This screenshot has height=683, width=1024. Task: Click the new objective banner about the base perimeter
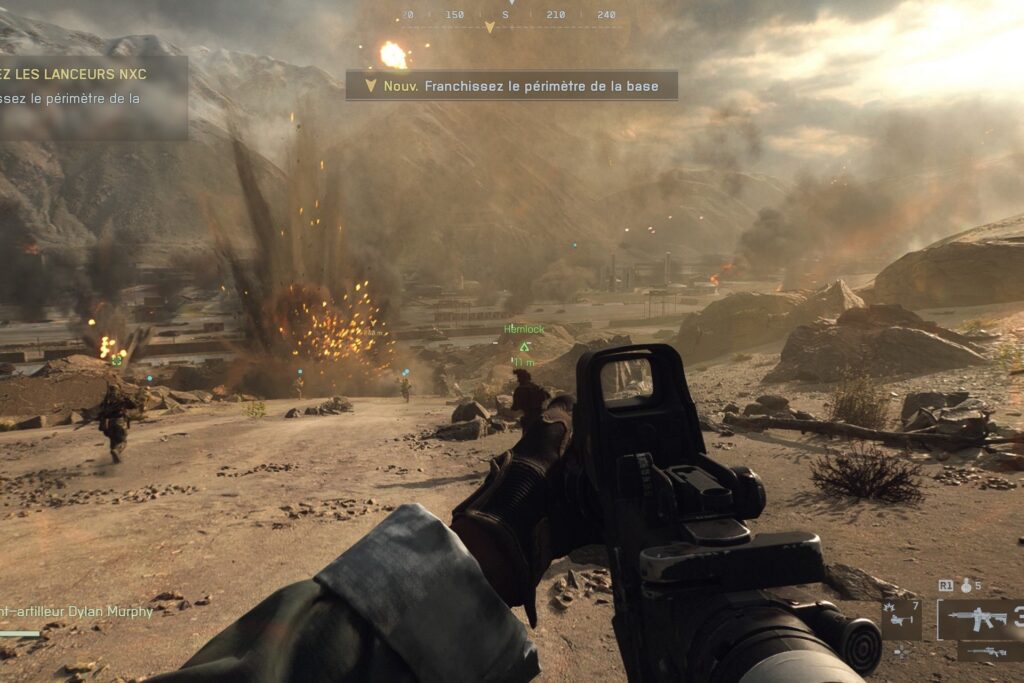pos(511,86)
